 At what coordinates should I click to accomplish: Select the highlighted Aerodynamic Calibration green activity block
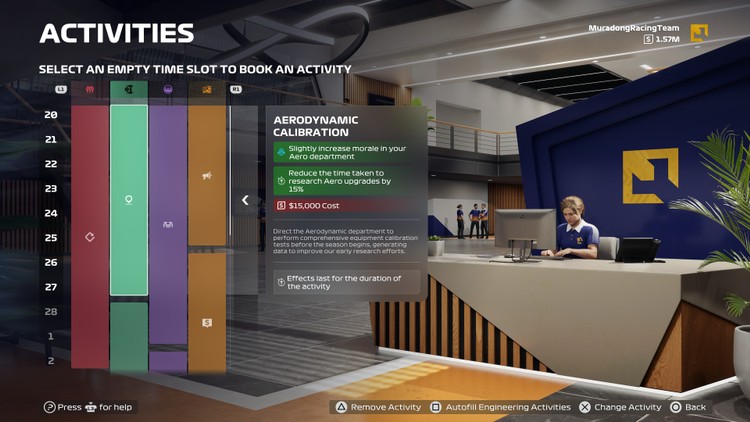tap(129, 200)
